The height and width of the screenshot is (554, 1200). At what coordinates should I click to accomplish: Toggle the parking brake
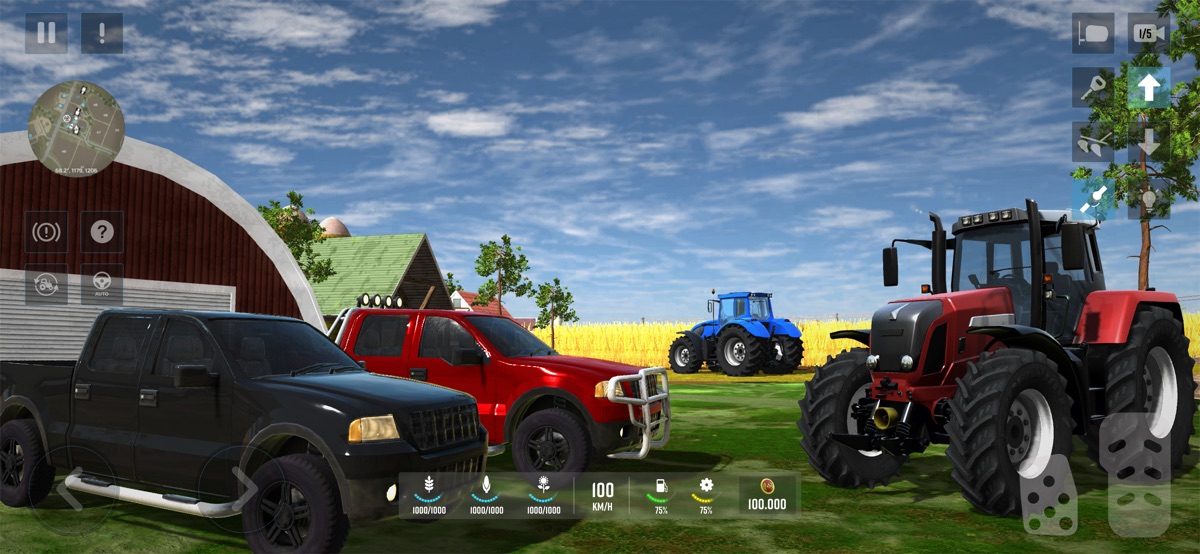[x=46, y=232]
